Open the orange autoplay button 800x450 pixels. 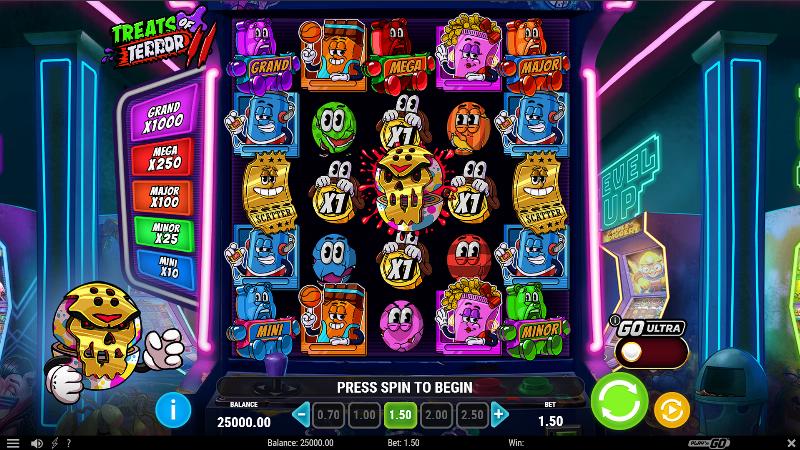672,409
